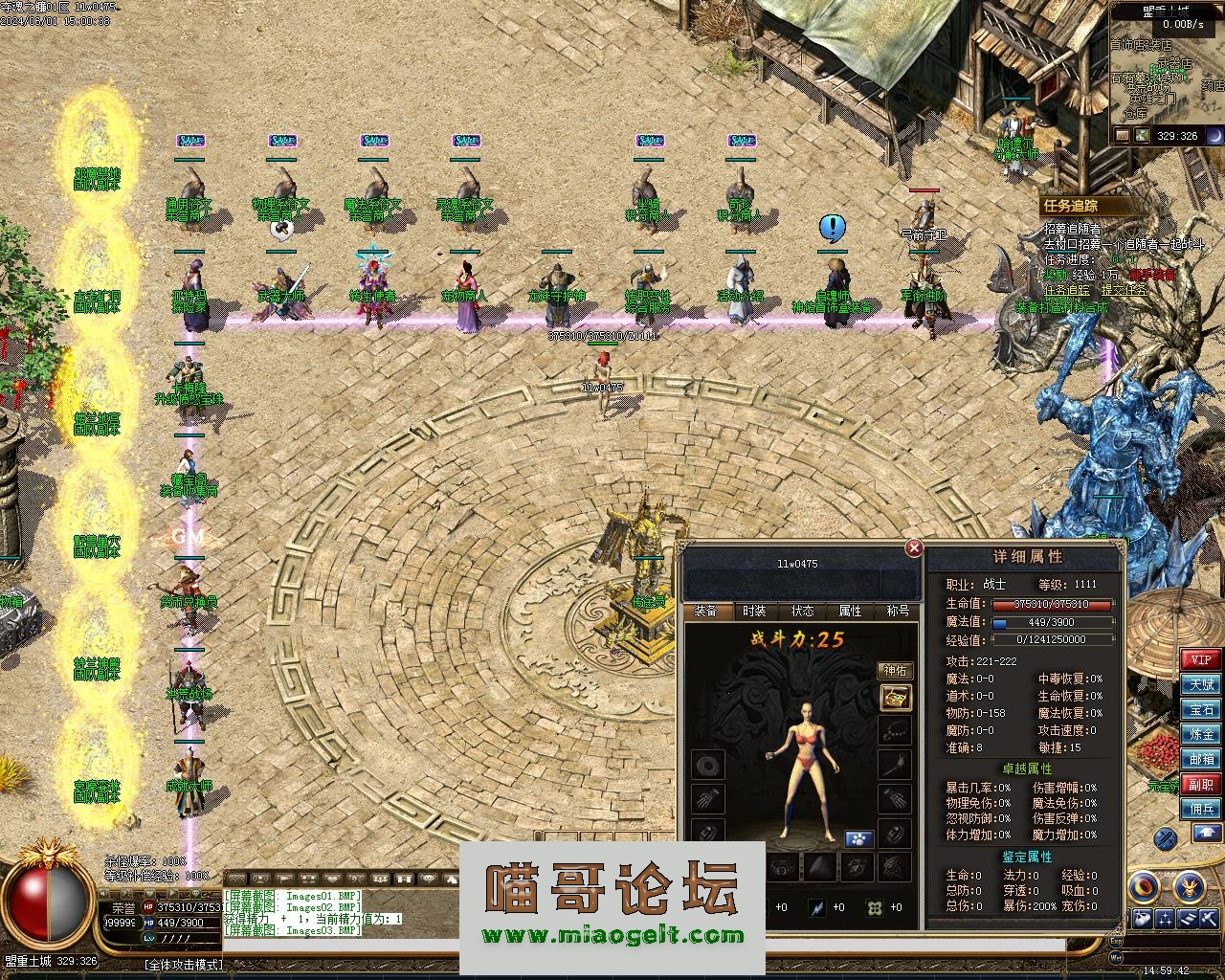Open the 宝石 gem menu
1225x980 pixels.
(x=1201, y=709)
